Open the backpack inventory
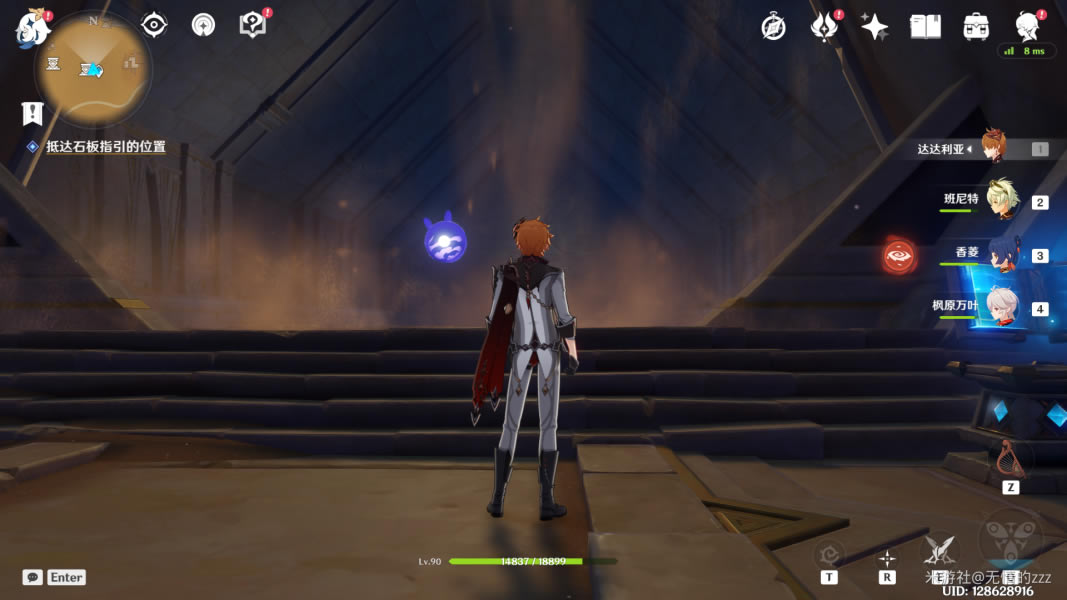1067x600 pixels. pos(976,27)
